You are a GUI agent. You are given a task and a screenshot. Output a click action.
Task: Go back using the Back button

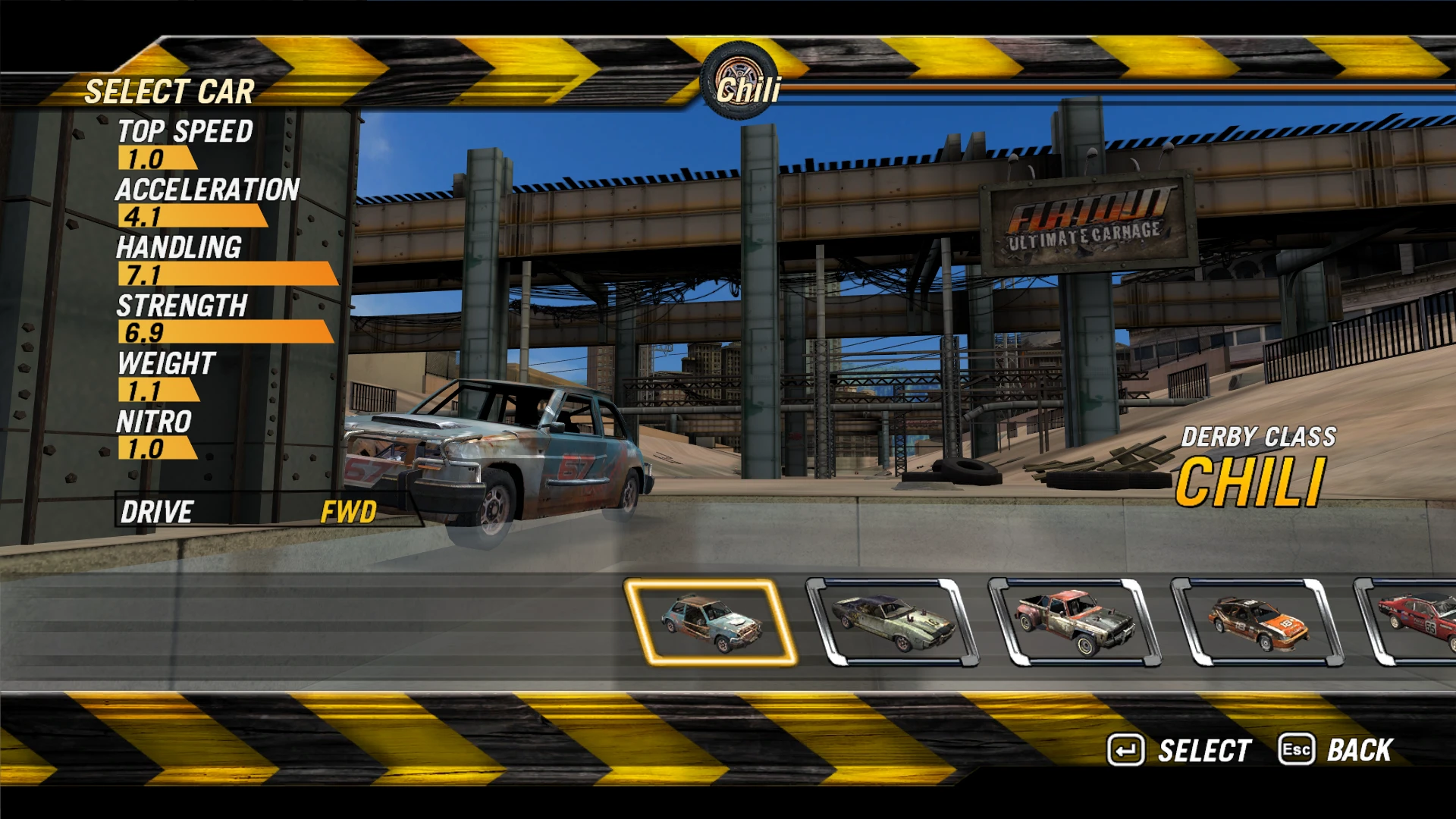tap(1336, 751)
